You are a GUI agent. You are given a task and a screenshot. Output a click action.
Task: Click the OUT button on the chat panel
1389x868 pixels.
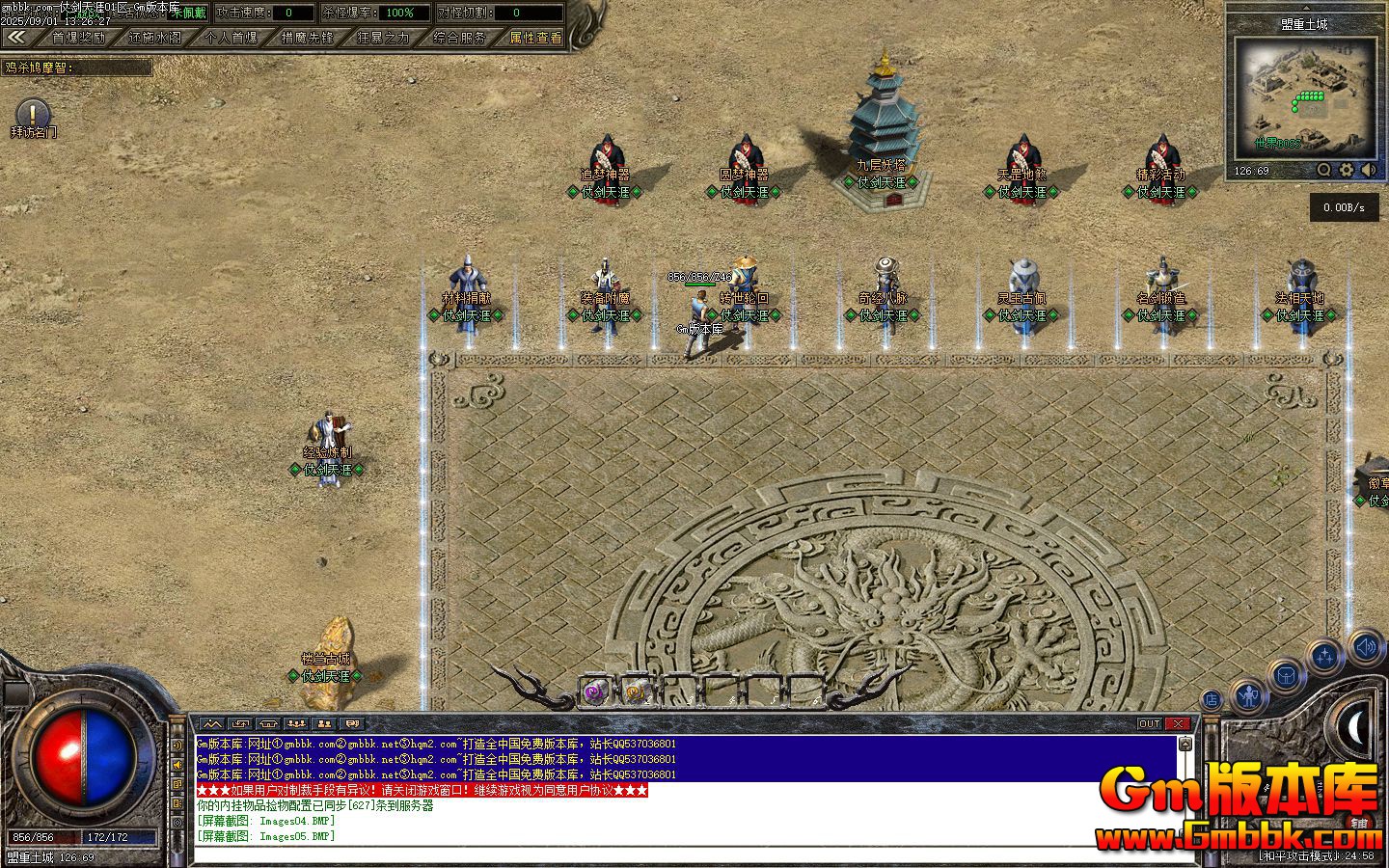click(1149, 723)
